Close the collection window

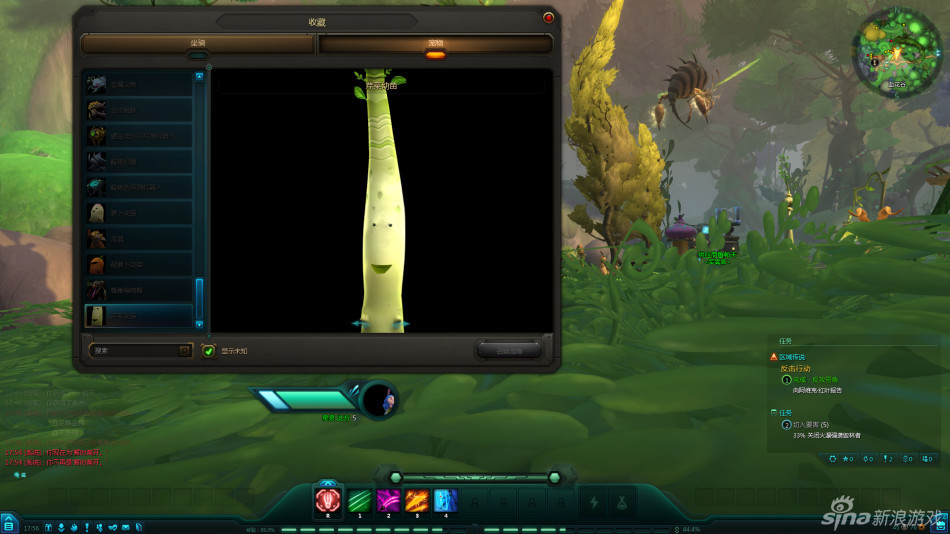point(548,18)
